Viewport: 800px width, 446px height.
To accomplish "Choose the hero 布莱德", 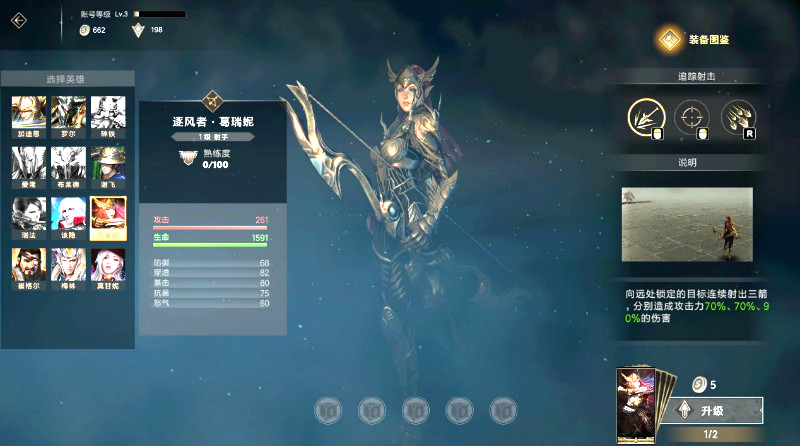I will [68, 163].
